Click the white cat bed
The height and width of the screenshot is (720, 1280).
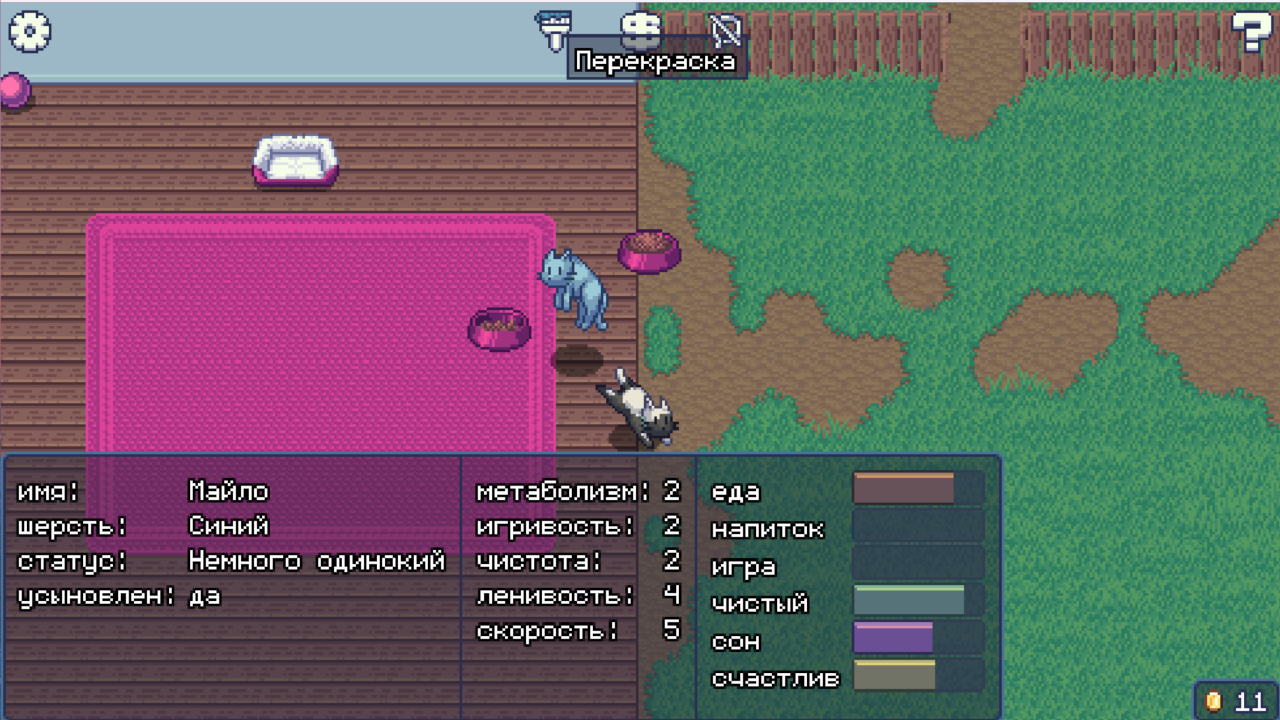point(296,160)
